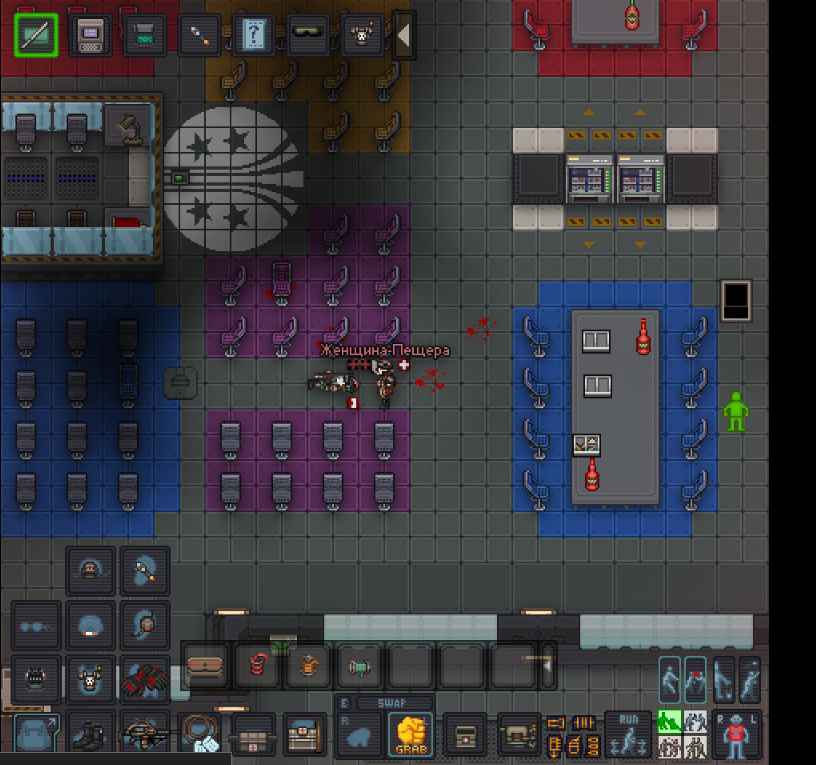
Task: Open the black boots equipment slot
Action: [90, 736]
